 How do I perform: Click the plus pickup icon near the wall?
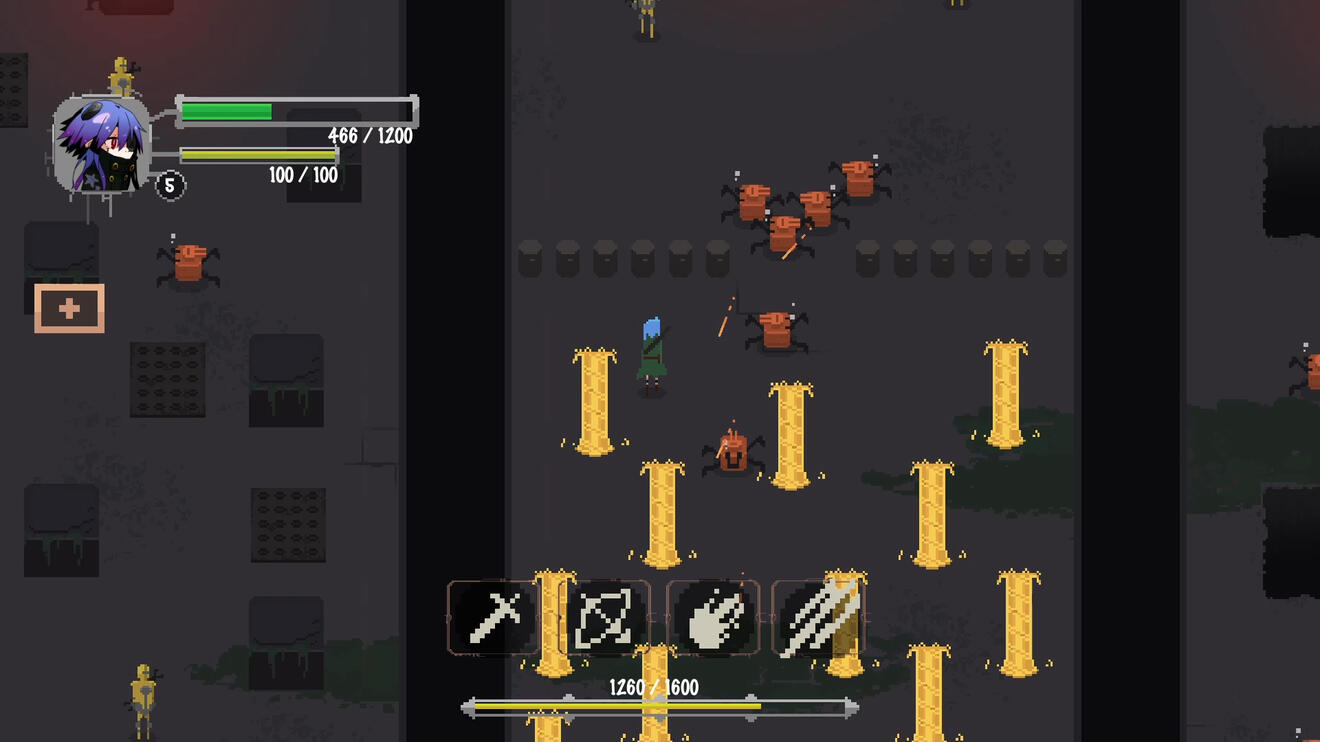pyautogui.click(x=69, y=308)
